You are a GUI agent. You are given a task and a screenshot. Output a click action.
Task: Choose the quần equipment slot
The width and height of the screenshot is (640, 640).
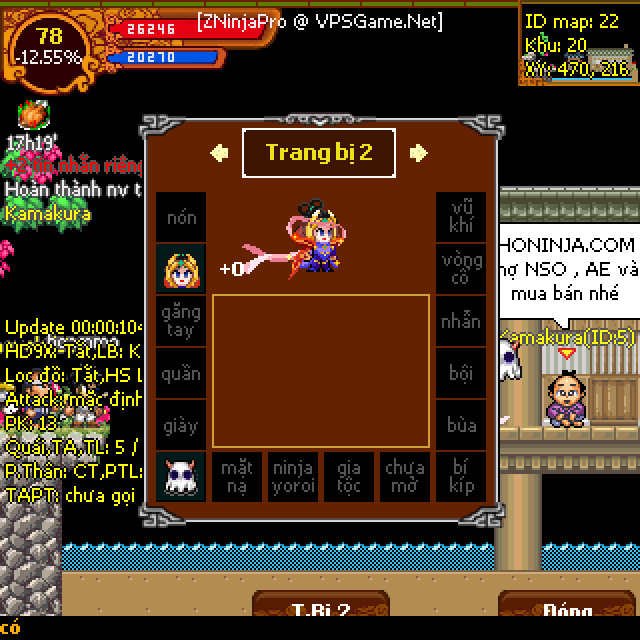click(181, 373)
